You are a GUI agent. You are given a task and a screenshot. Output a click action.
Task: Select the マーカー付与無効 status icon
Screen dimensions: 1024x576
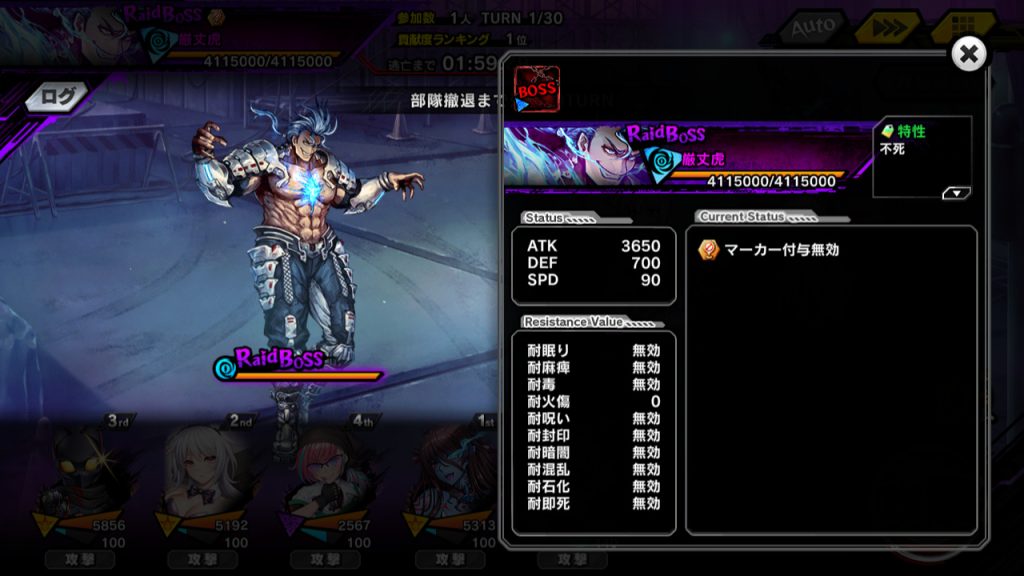tap(708, 250)
